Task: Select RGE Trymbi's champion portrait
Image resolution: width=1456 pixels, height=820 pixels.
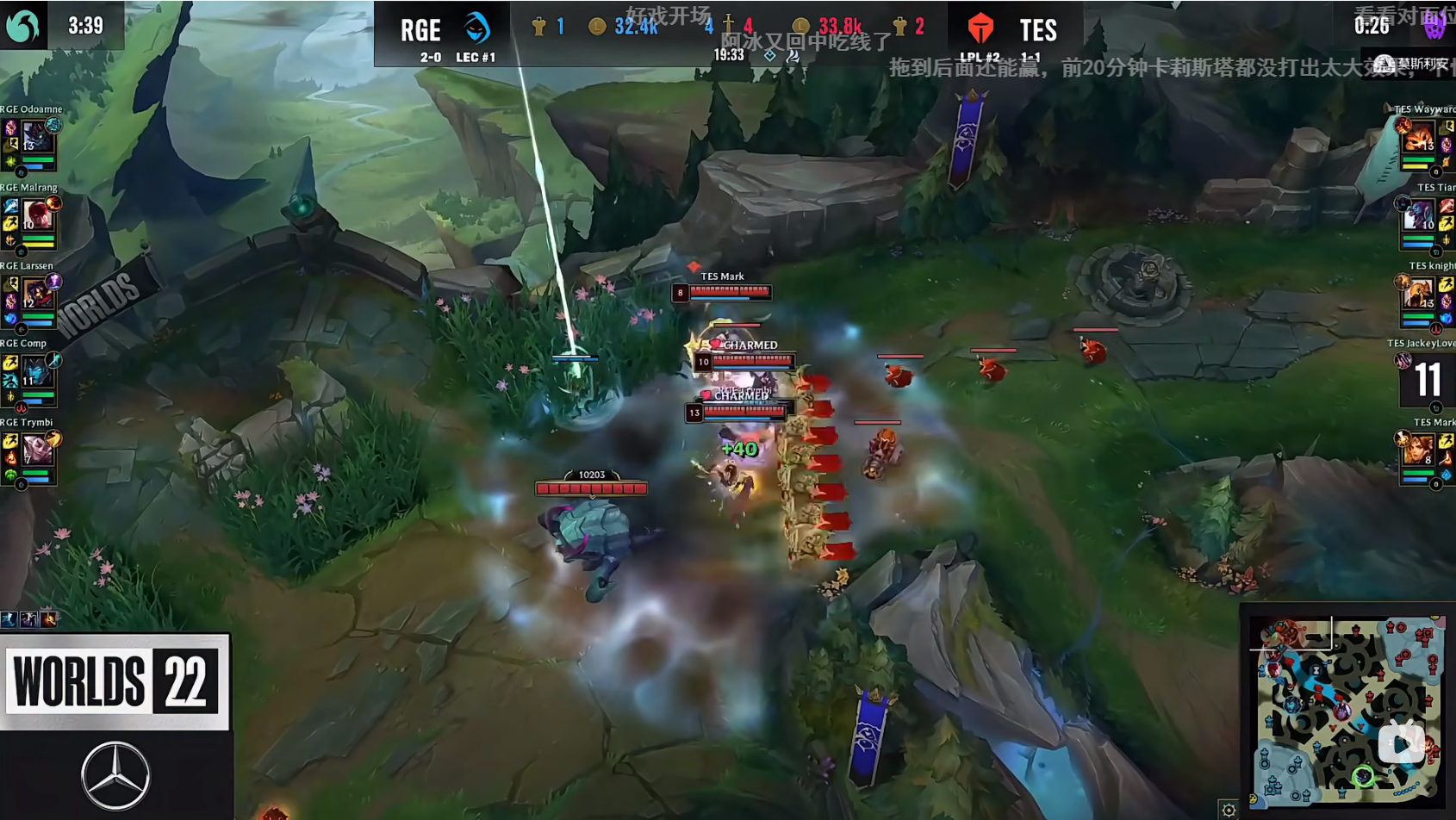Action: pyautogui.click(x=36, y=450)
